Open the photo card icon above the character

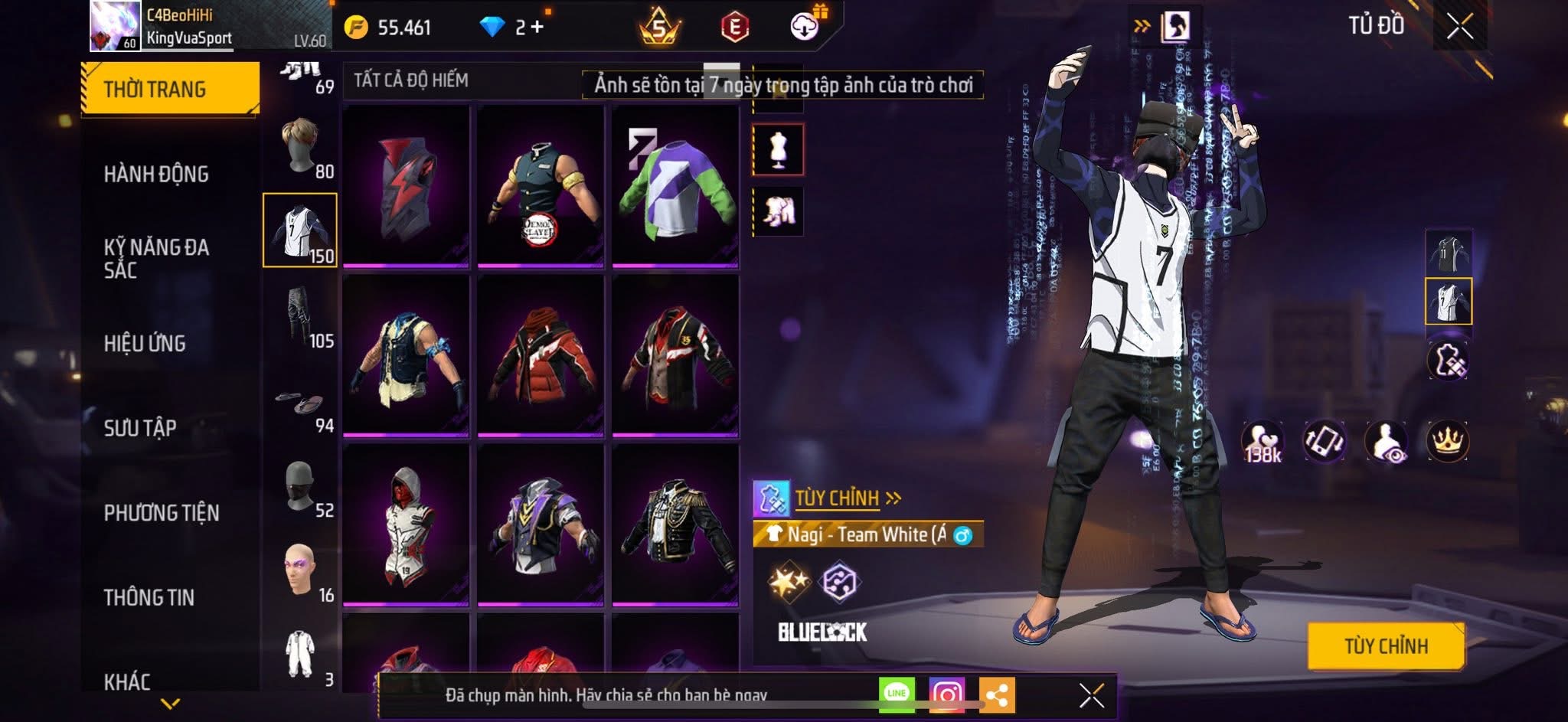pyautogui.click(x=1175, y=23)
